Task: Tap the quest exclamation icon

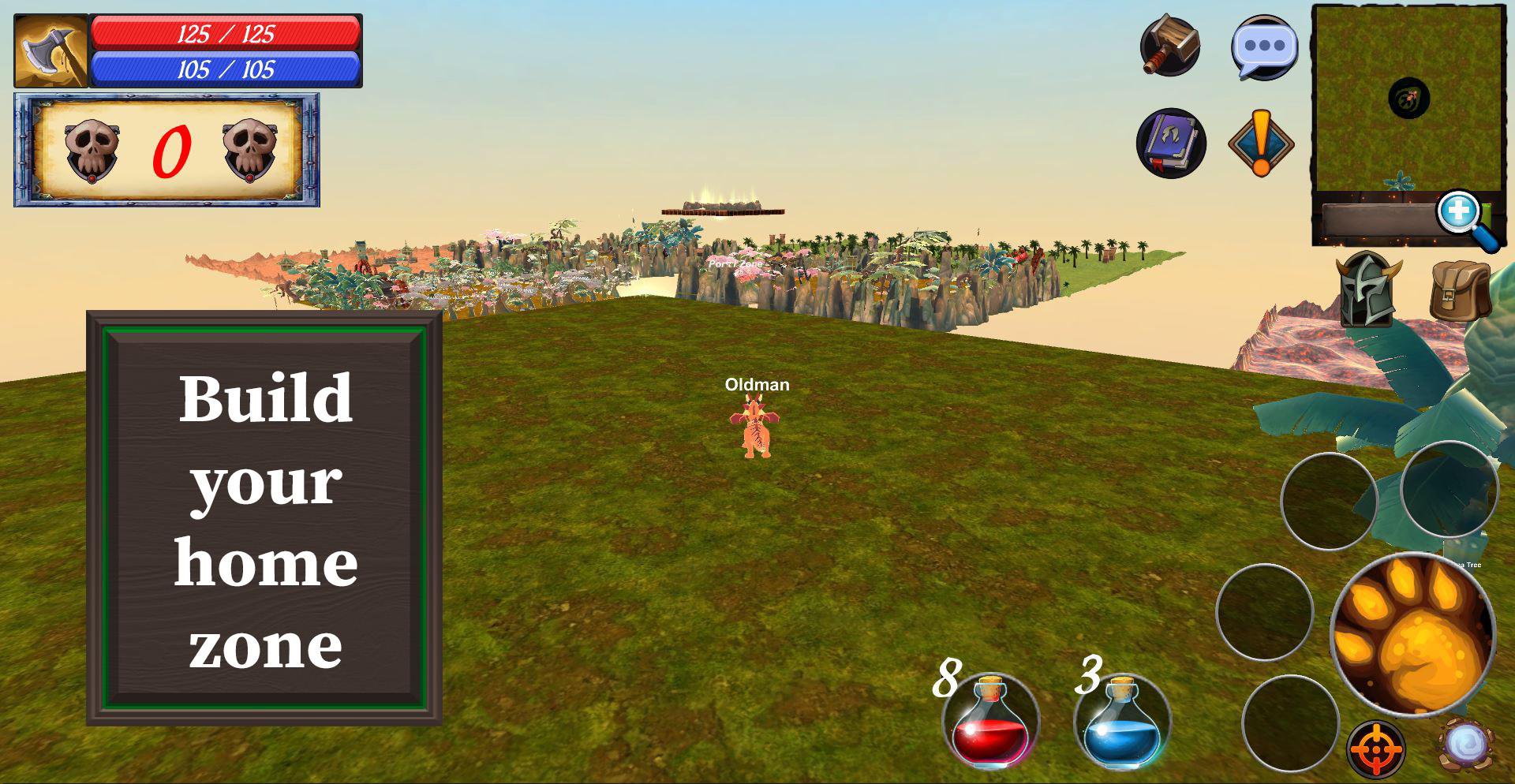Action: tap(1263, 142)
